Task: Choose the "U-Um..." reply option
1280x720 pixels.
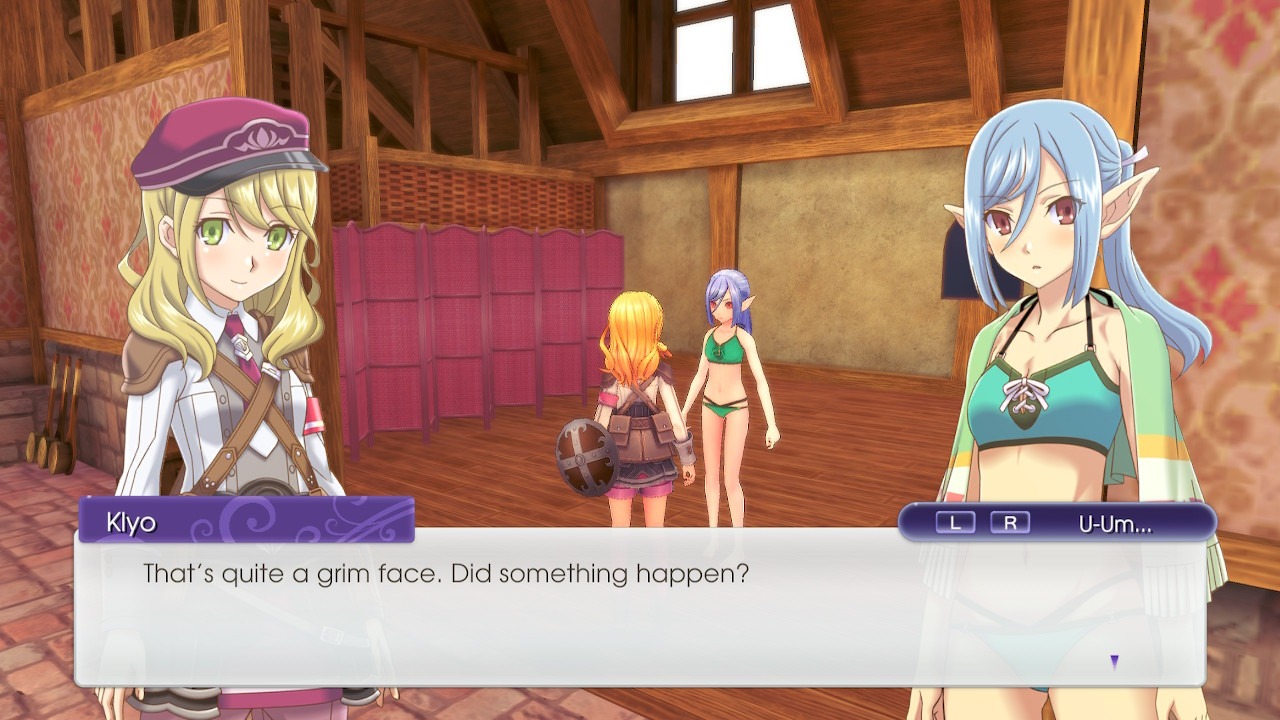Action: pyautogui.click(x=1115, y=522)
